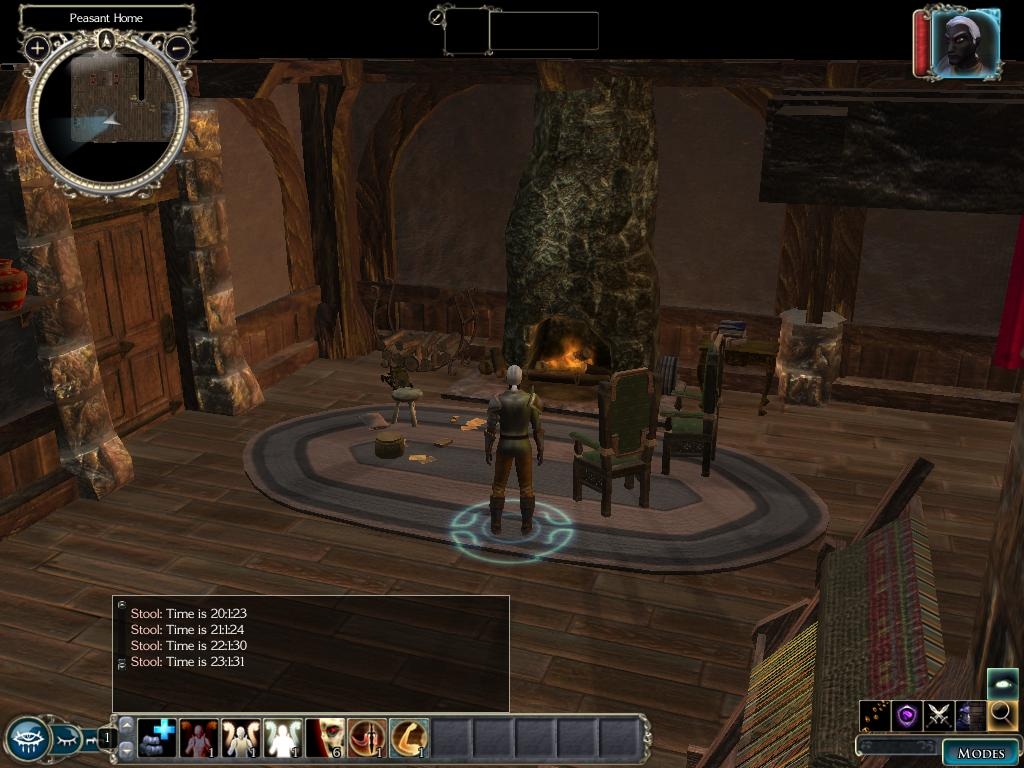Screen dimensions: 1024x768
Task: Use the sword emblem hotbar ability
Action: pyautogui.click(x=366, y=738)
